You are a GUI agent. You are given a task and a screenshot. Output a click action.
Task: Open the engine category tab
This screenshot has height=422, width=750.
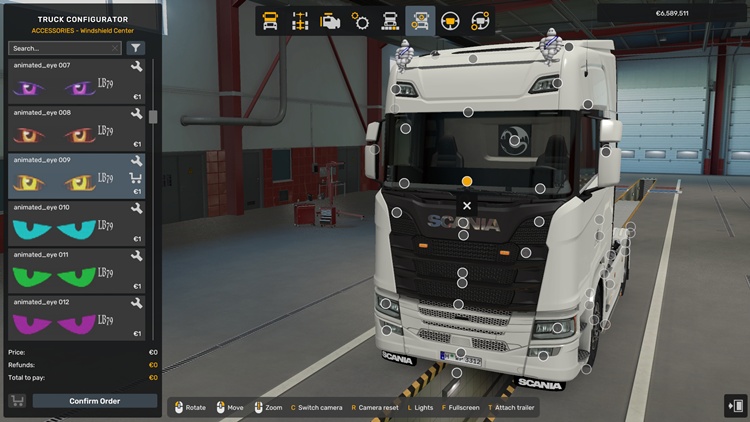coord(330,20)
